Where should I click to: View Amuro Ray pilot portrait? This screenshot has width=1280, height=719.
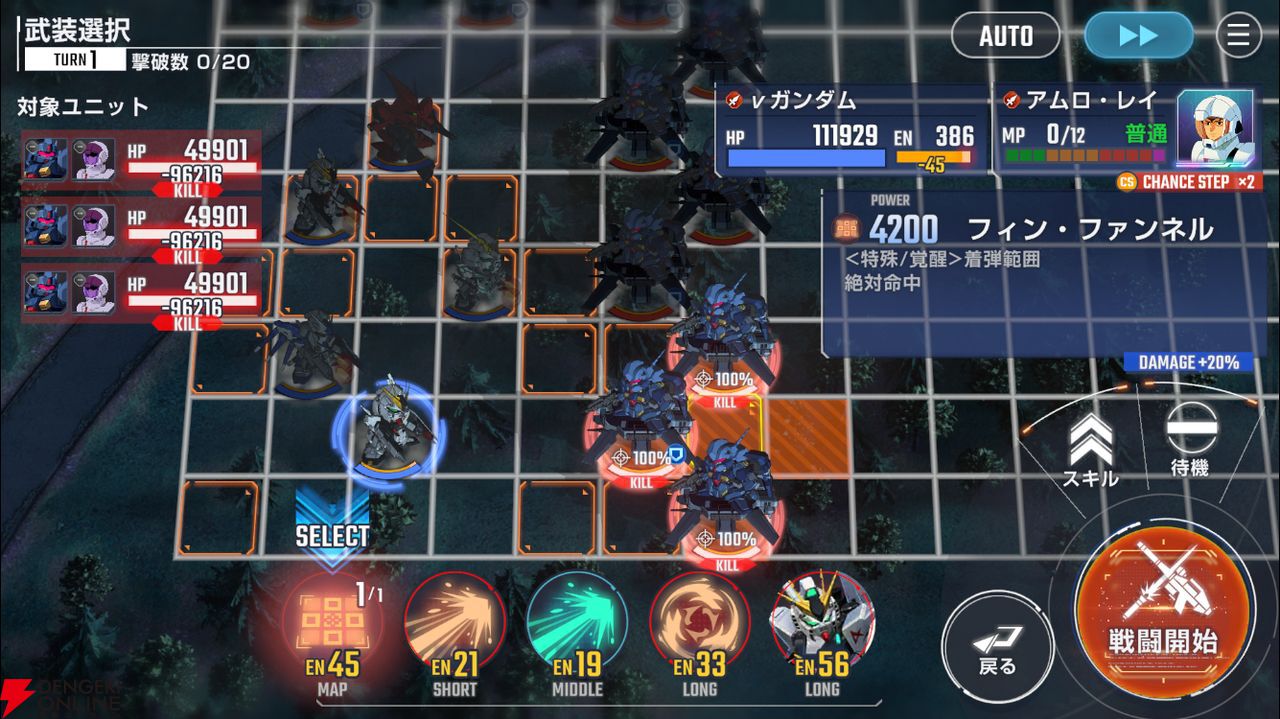[x=1216, y=130]
